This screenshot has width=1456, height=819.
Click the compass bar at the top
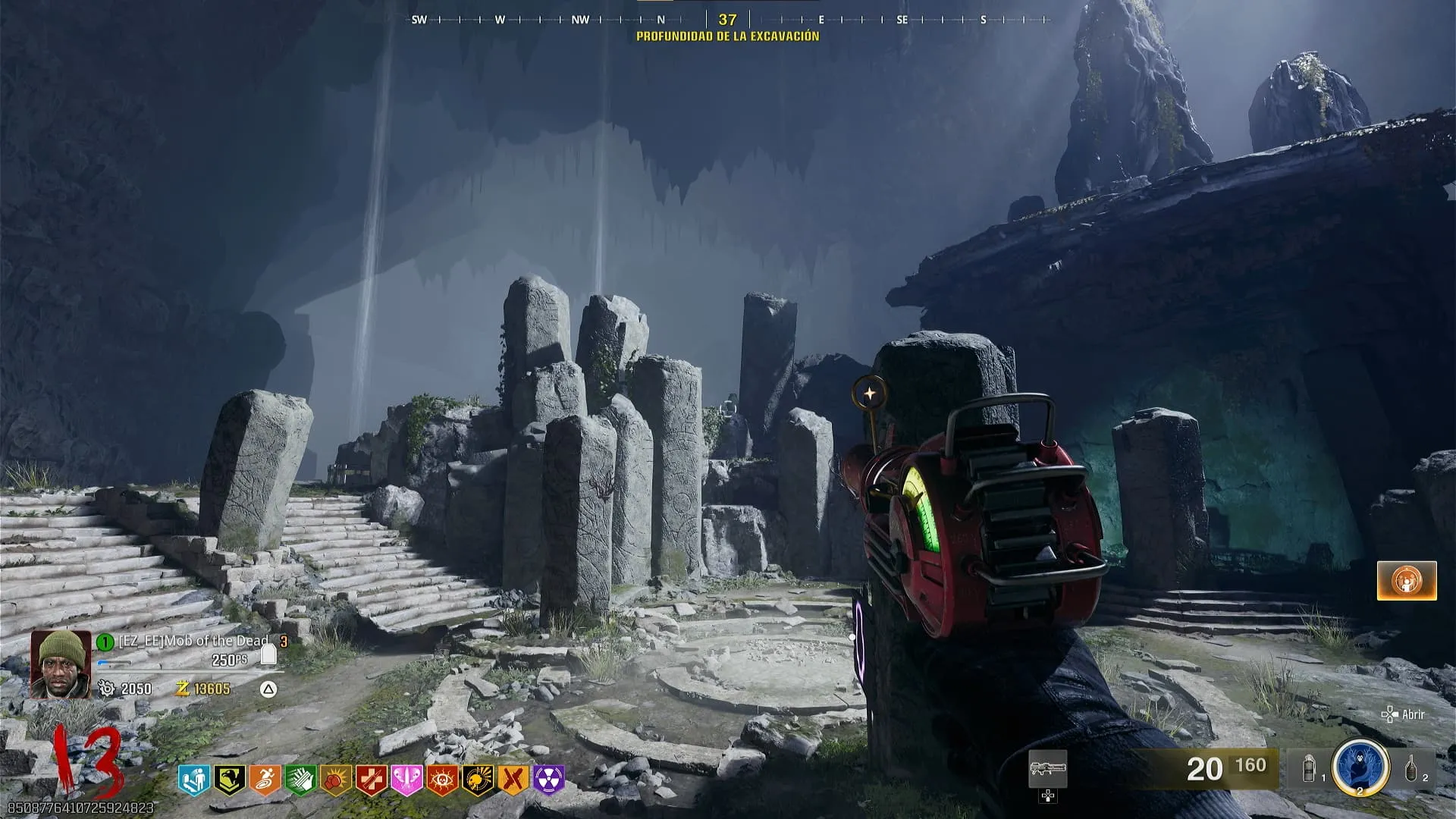pos(726,20)
